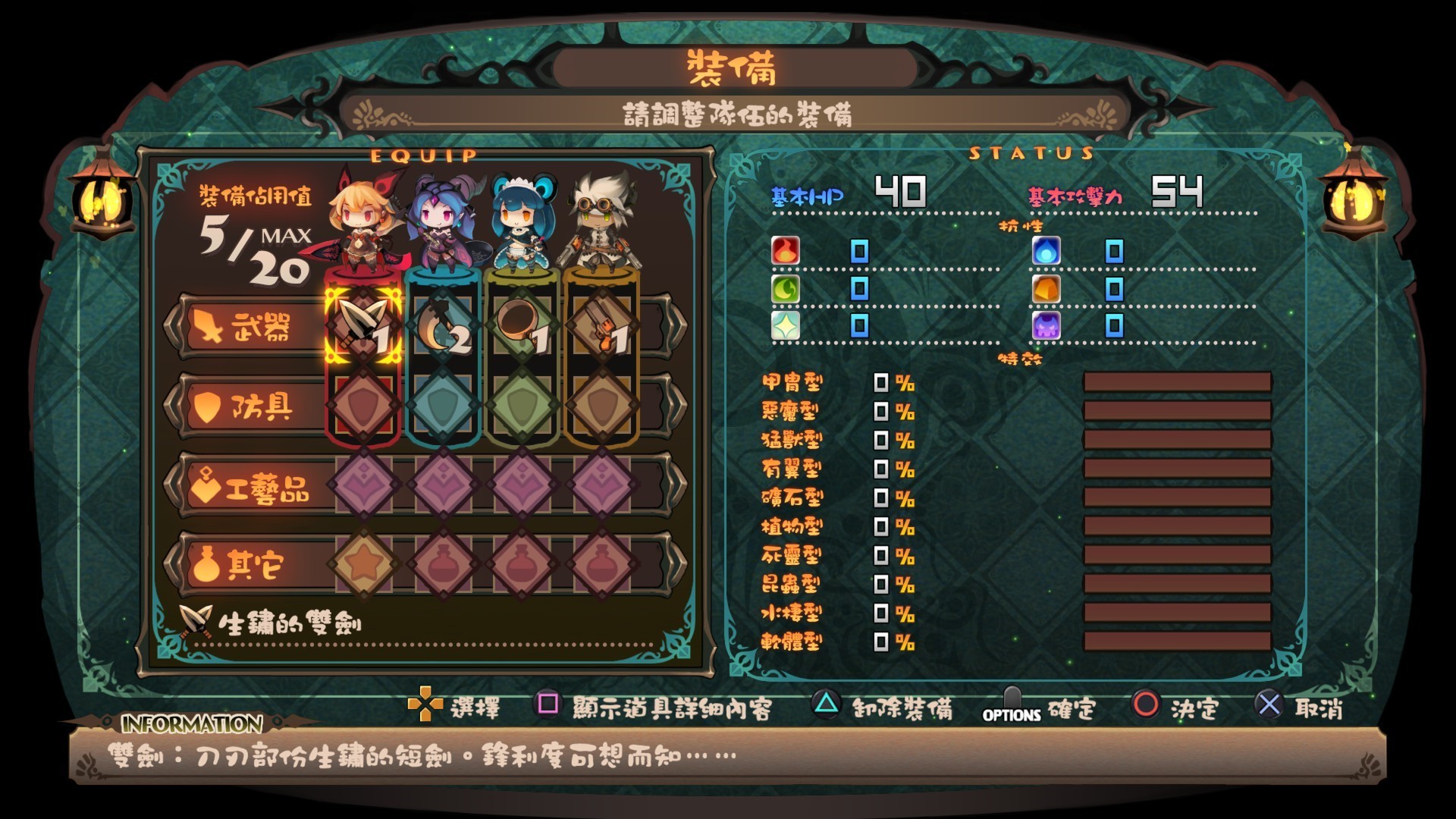The image size is (1456, 819).
Task: Select the blue shield armor slot
Action: (444, 406)
